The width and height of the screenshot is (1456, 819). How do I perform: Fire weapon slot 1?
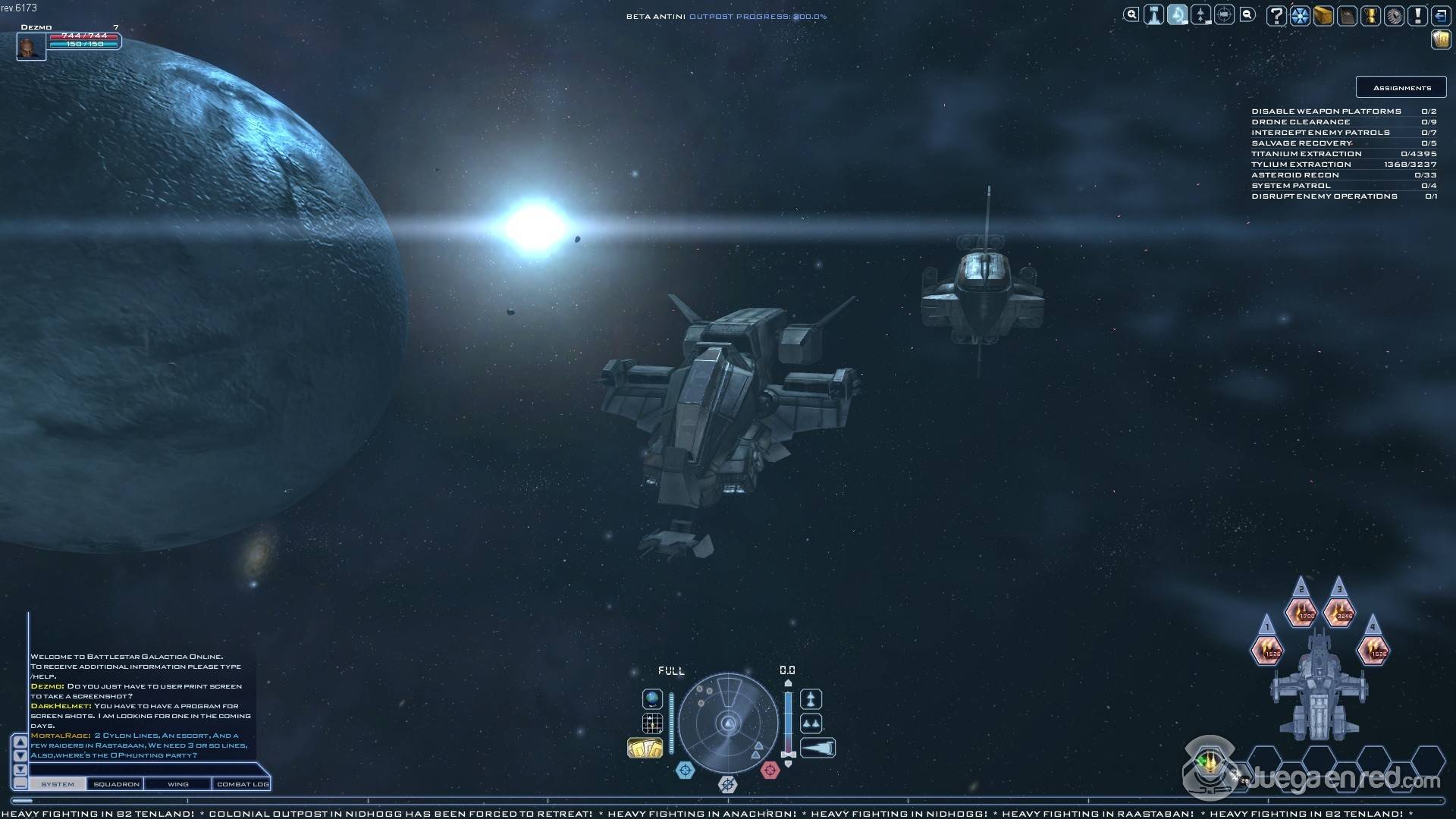(1267, 651)
